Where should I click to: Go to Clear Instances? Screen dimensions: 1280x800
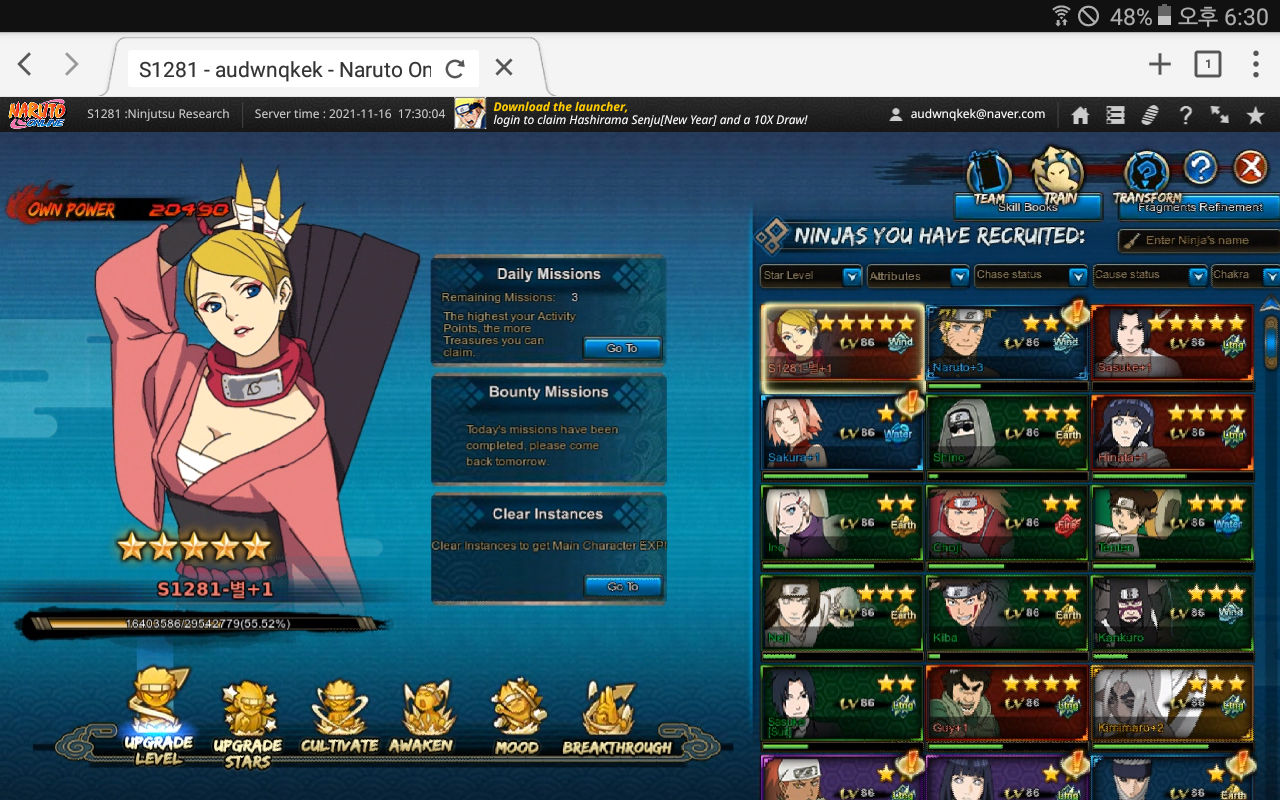[x=622, y=586]
